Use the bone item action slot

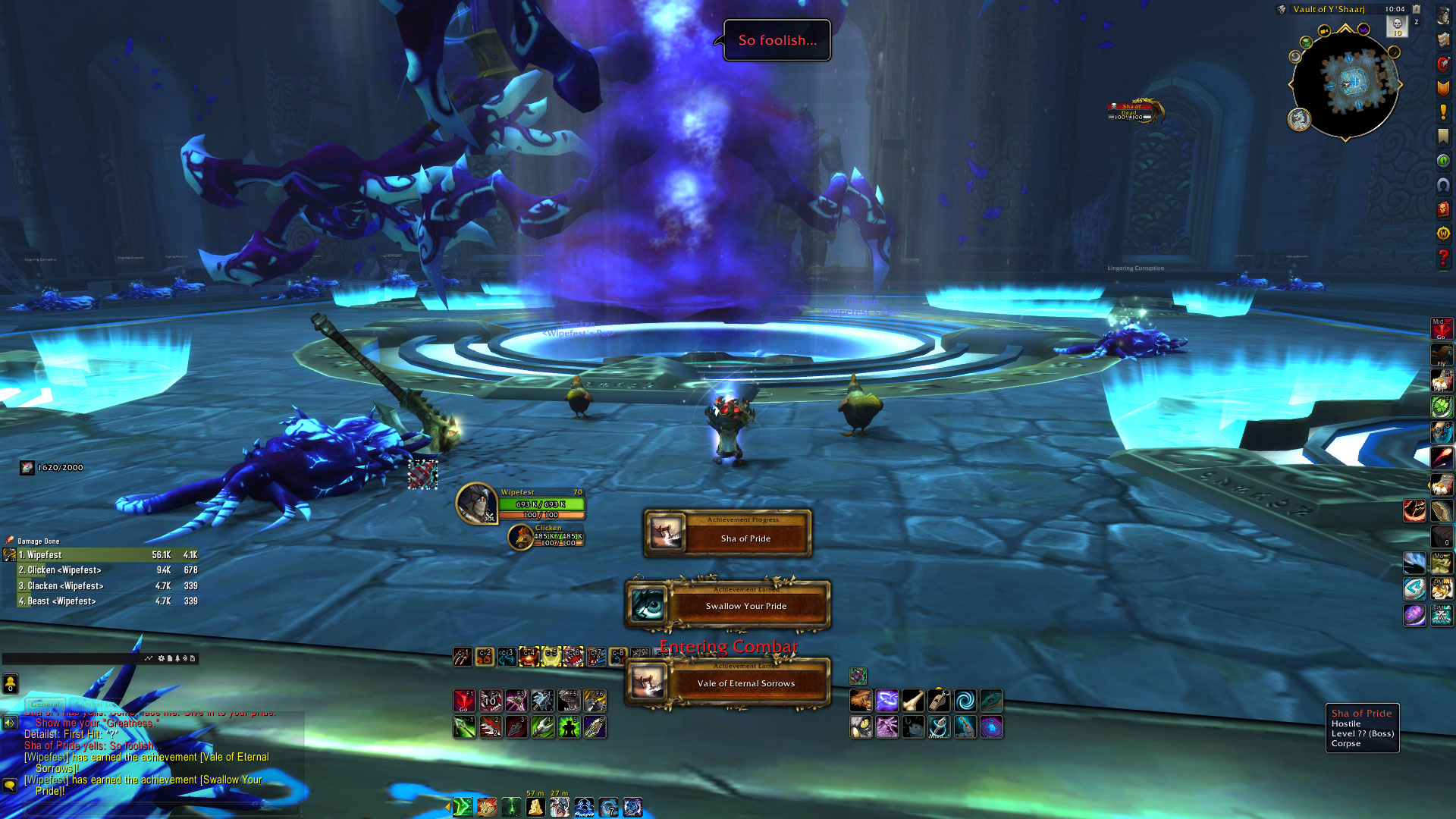click(913, 700)
